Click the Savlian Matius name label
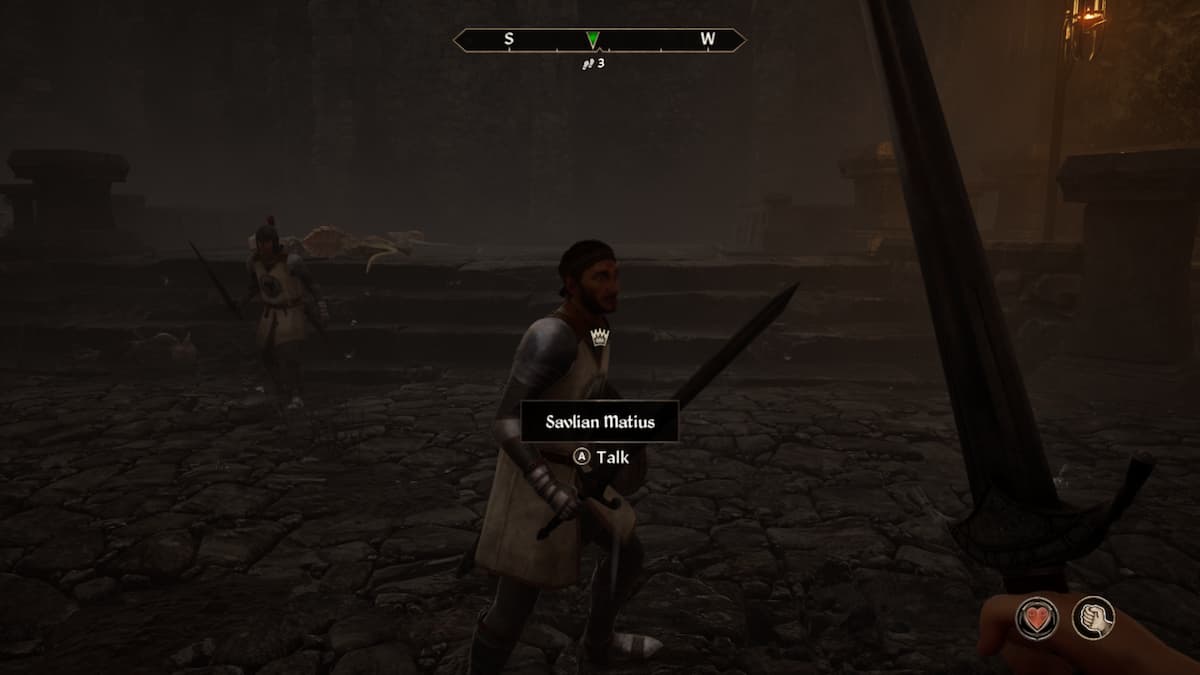The image size is (1200, 675). coord(600,421)
